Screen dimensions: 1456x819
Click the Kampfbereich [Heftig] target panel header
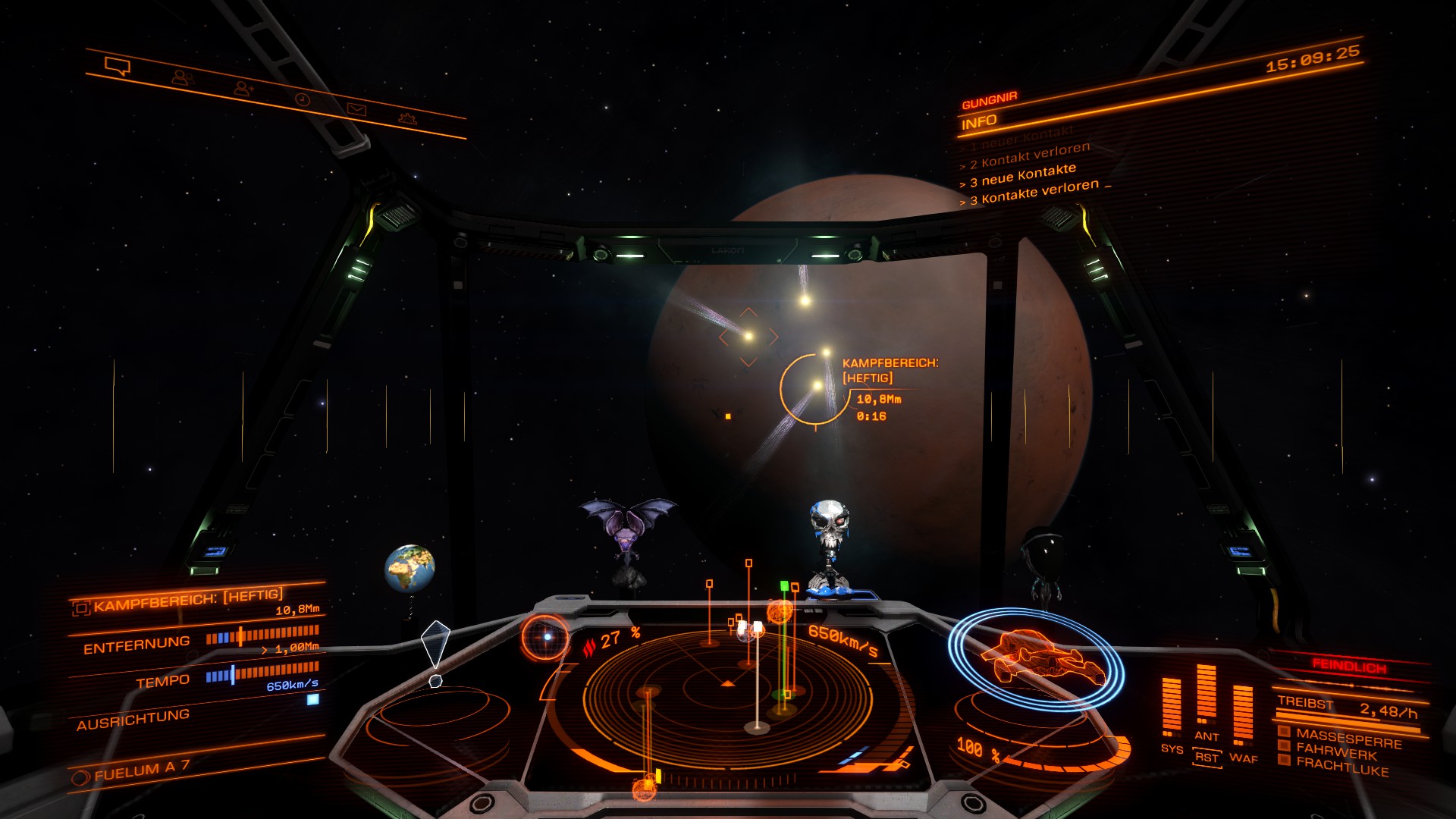pos(187,600)
